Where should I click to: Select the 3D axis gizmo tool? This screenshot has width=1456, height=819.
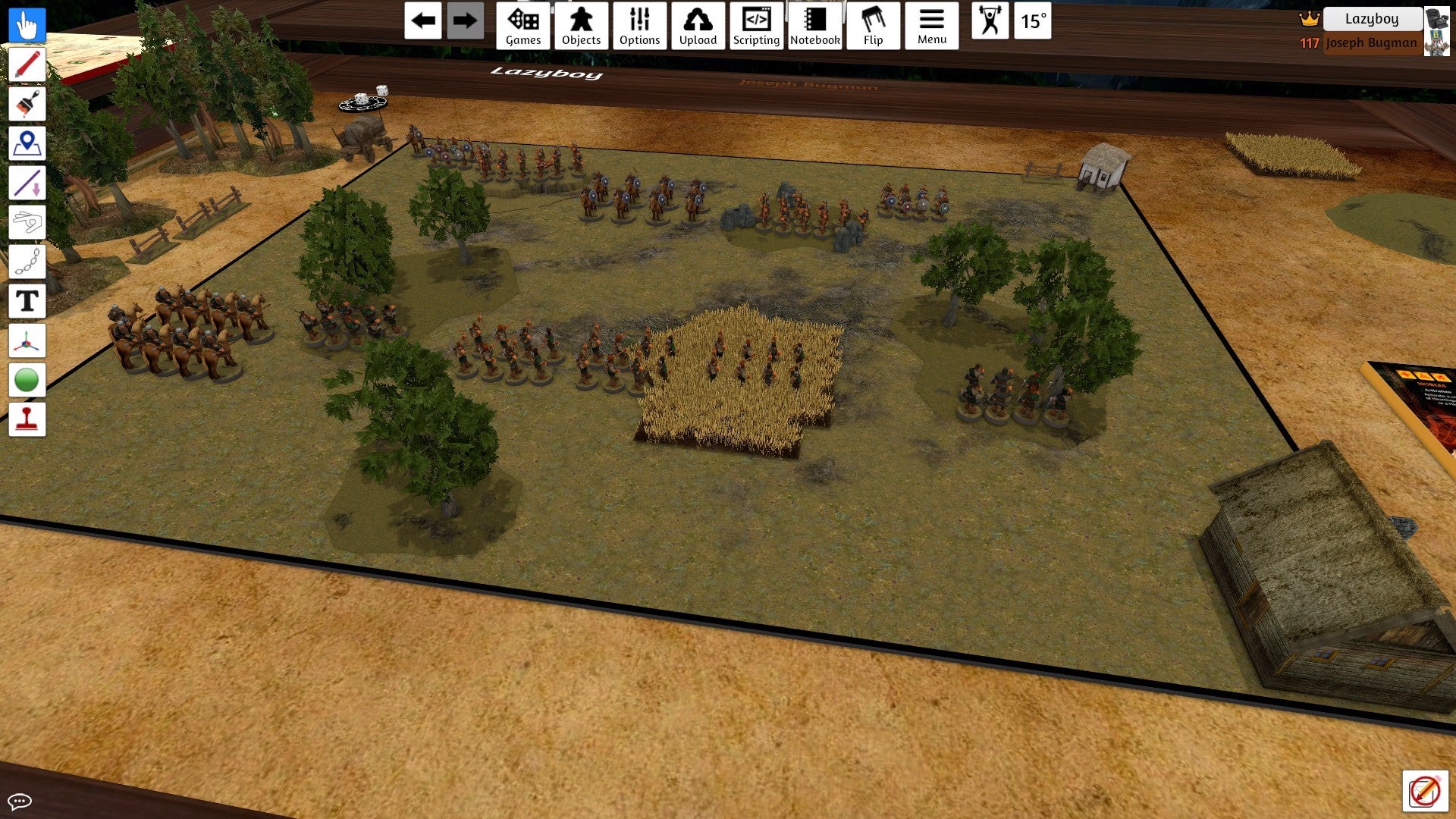pos(27,340)
